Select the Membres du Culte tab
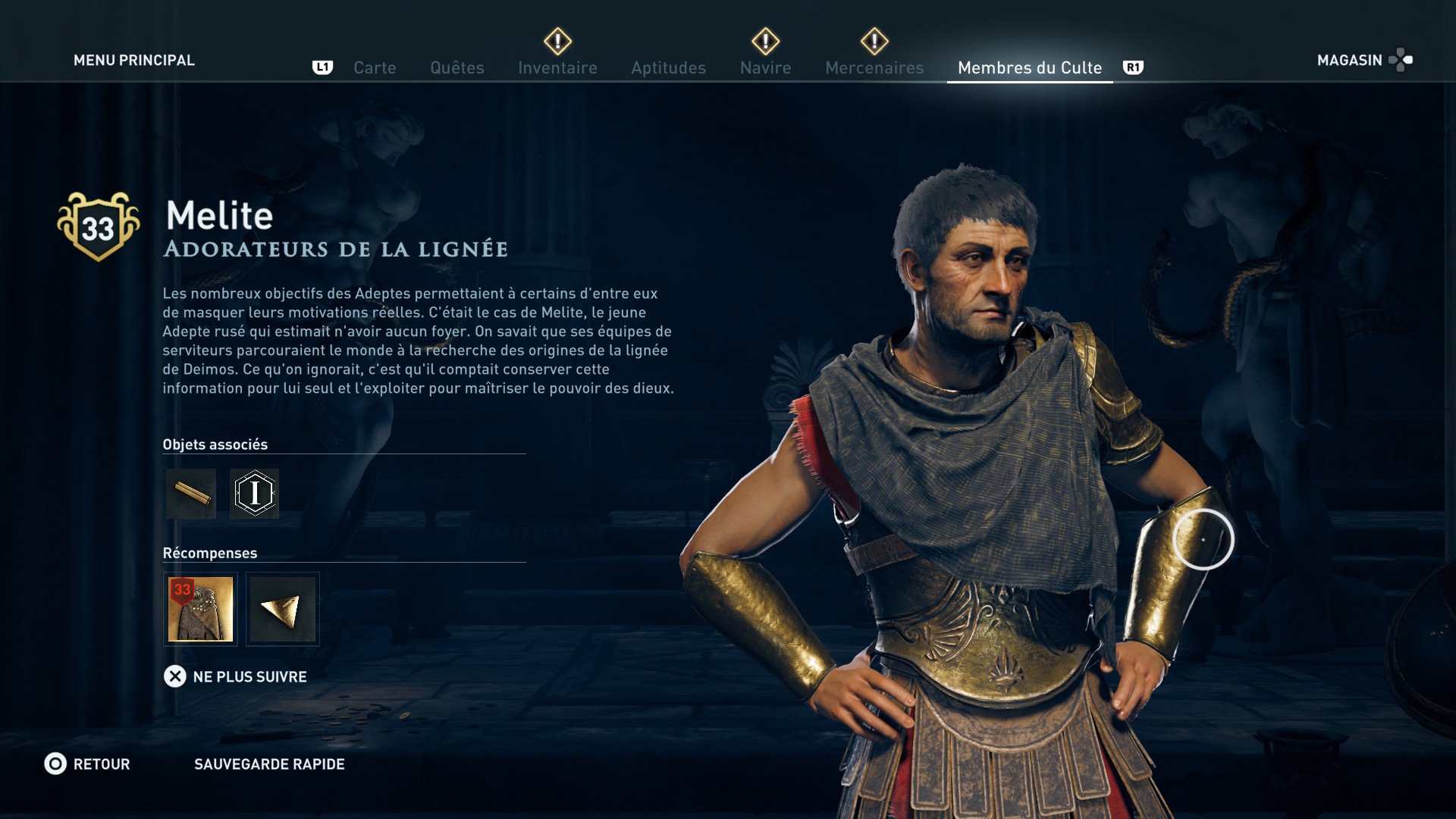This screenshot has width=1456, height=819. coord(1029,67)
